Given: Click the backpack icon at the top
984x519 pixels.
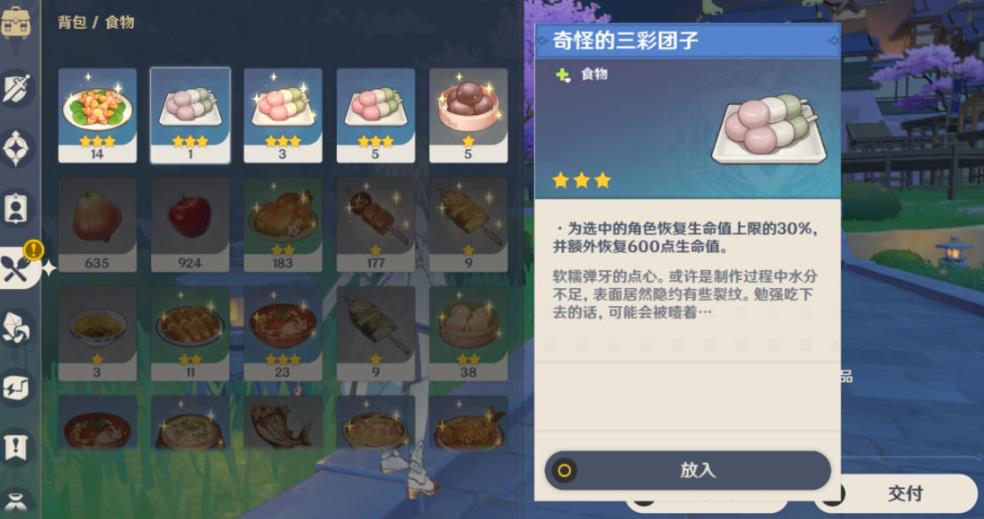Looking at the screenshot, I should pos(17,22).
